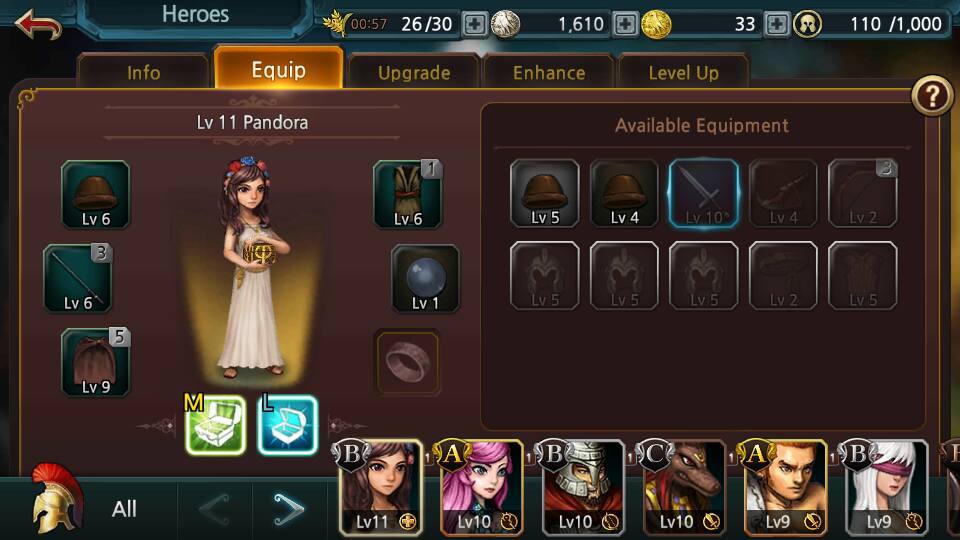This screenshot has height=540, width=960.
Task: Open the Upgrade tab
Action: click(x=413, y=73)
